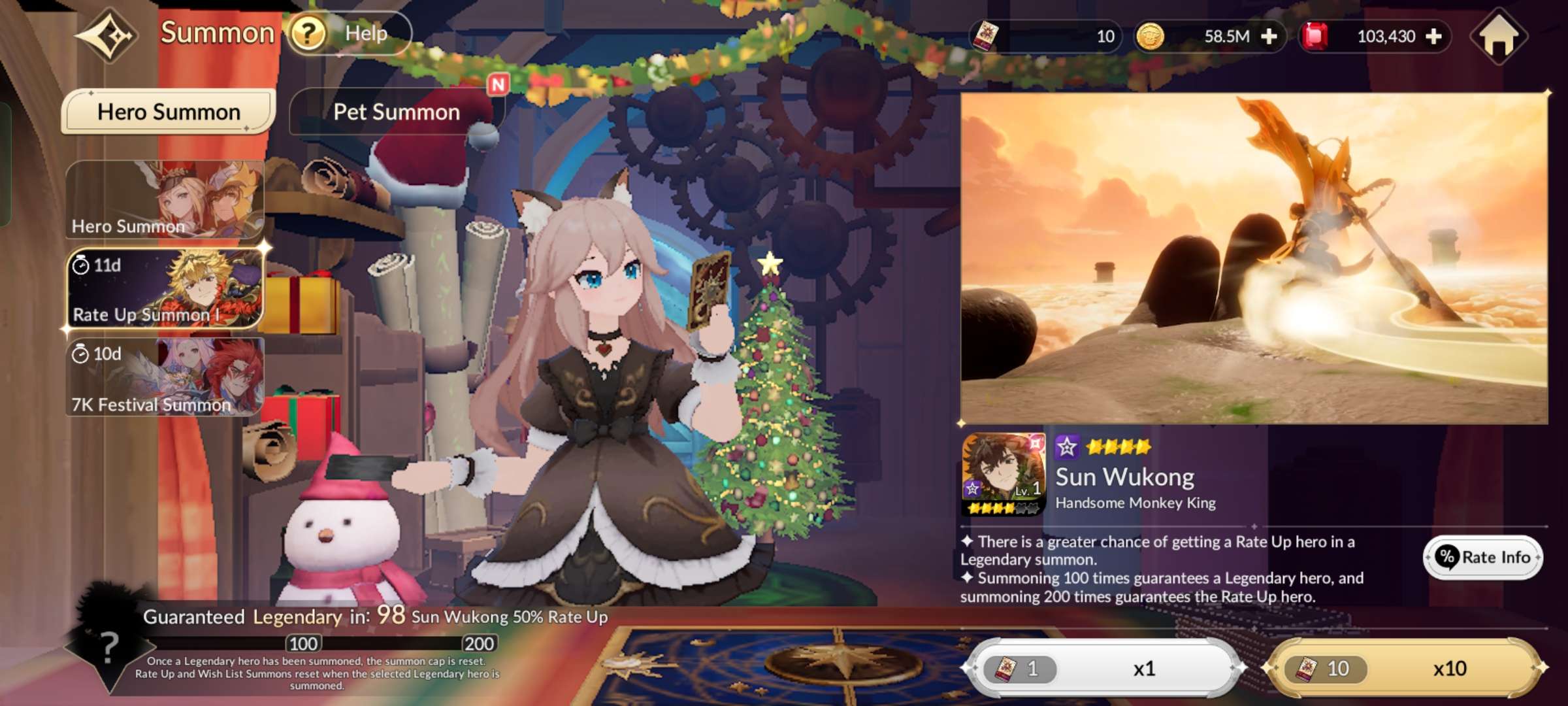Add more rubies with the plus button
Image resolution: width=1568 pixels, height=706 pixels.
[1433, 36]
